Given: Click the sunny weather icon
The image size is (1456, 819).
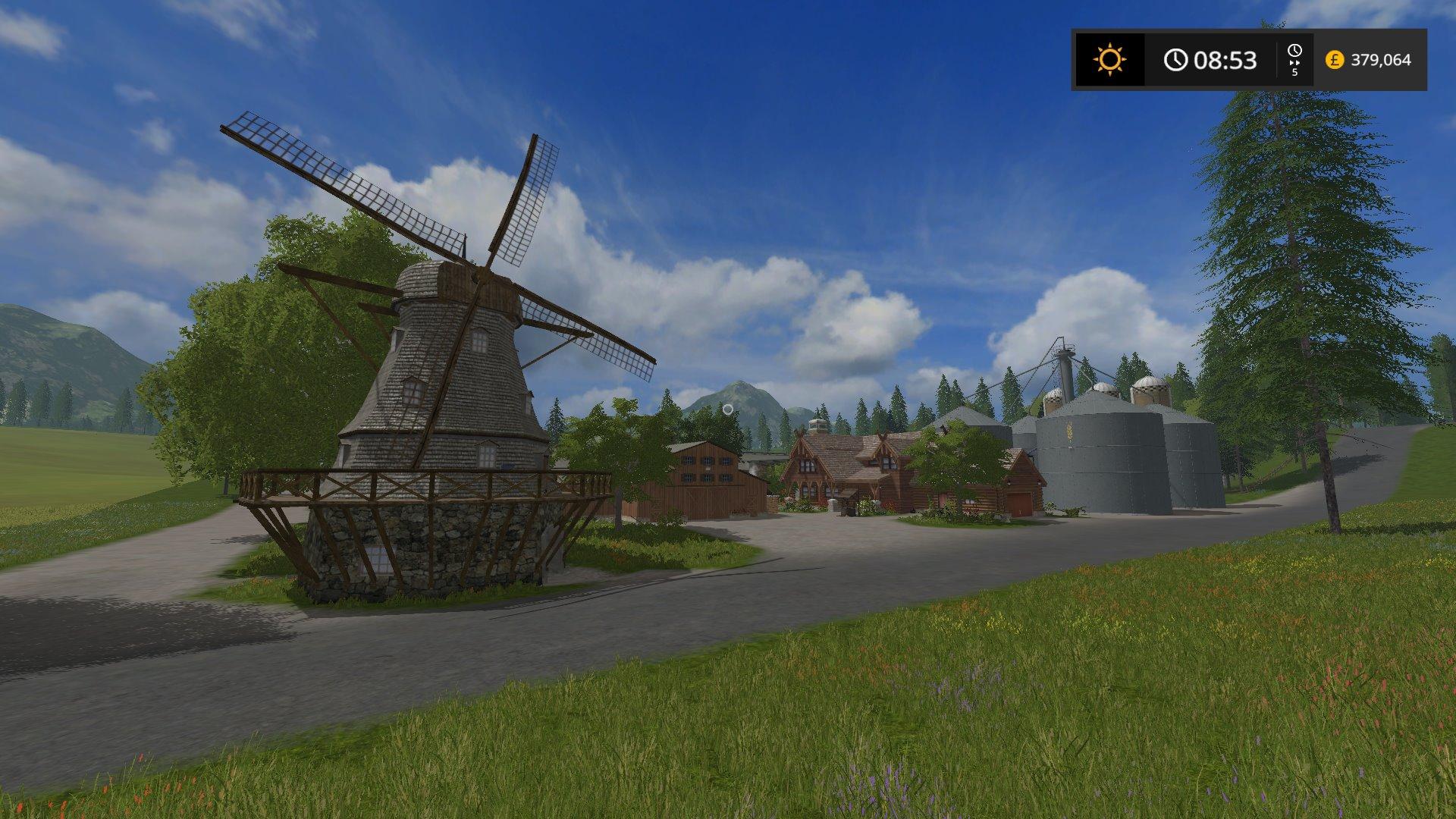Looking at the screenshot, I should pos(1110,59).
